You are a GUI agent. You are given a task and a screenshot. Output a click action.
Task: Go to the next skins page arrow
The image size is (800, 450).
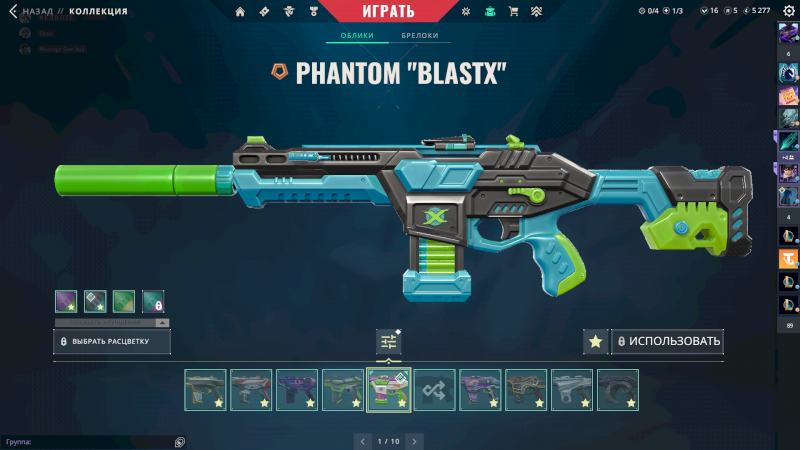(x=415, y=441)
